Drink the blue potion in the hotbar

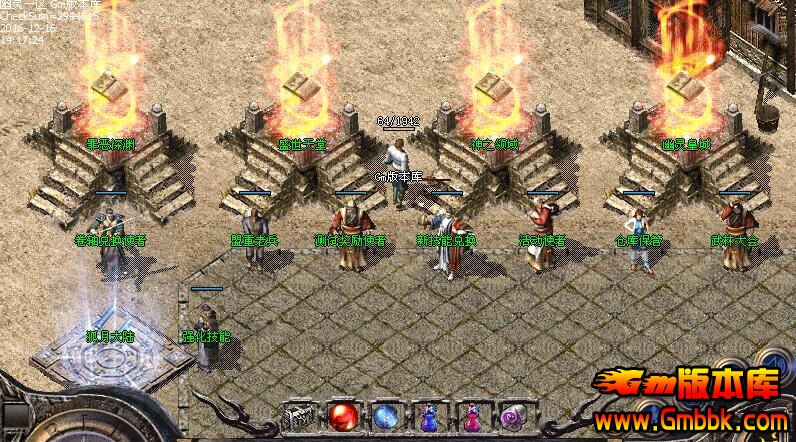click(429, 416)
